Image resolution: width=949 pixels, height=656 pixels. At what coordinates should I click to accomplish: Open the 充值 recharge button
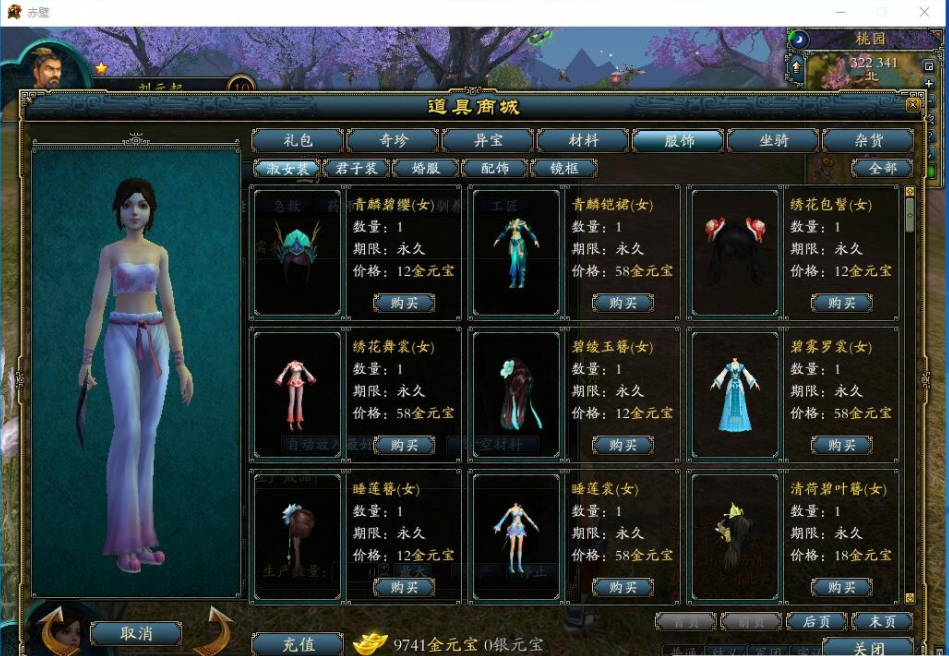296,645
